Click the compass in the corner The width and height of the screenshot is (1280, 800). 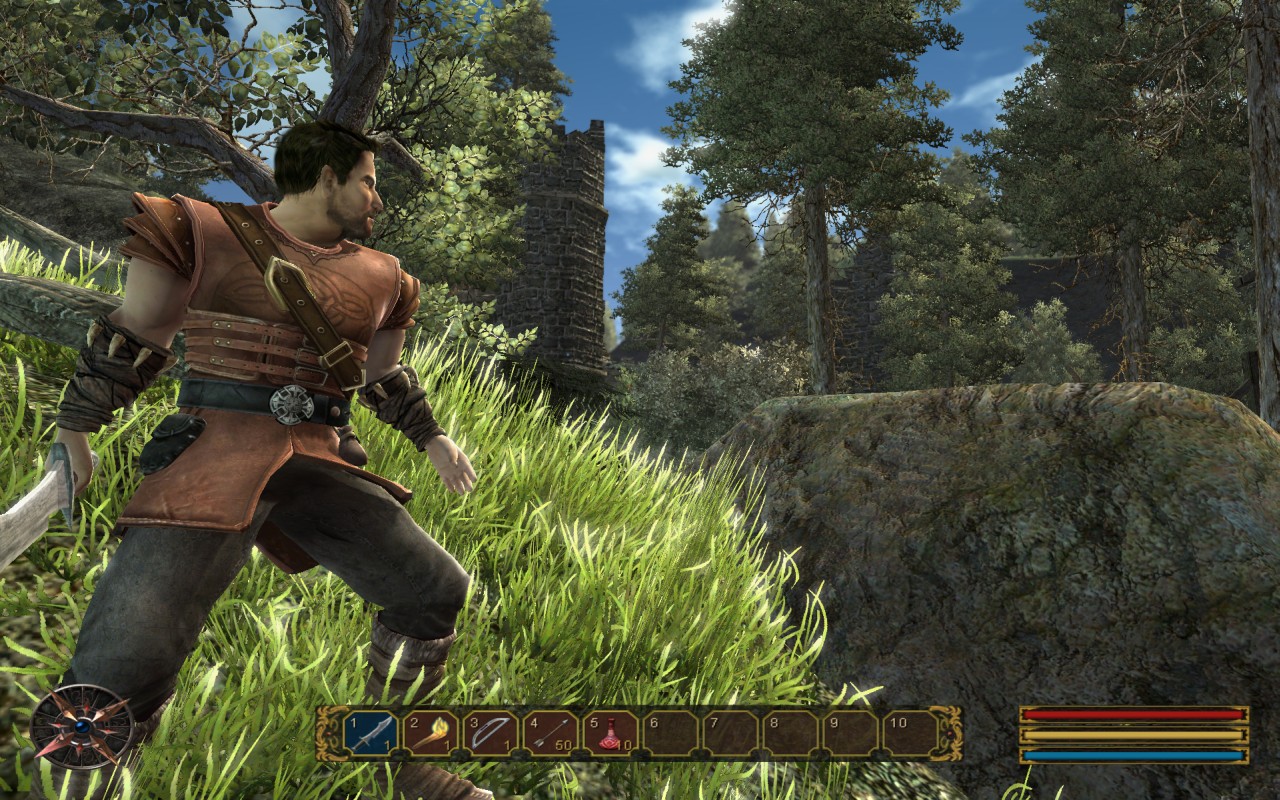[81, 727]
